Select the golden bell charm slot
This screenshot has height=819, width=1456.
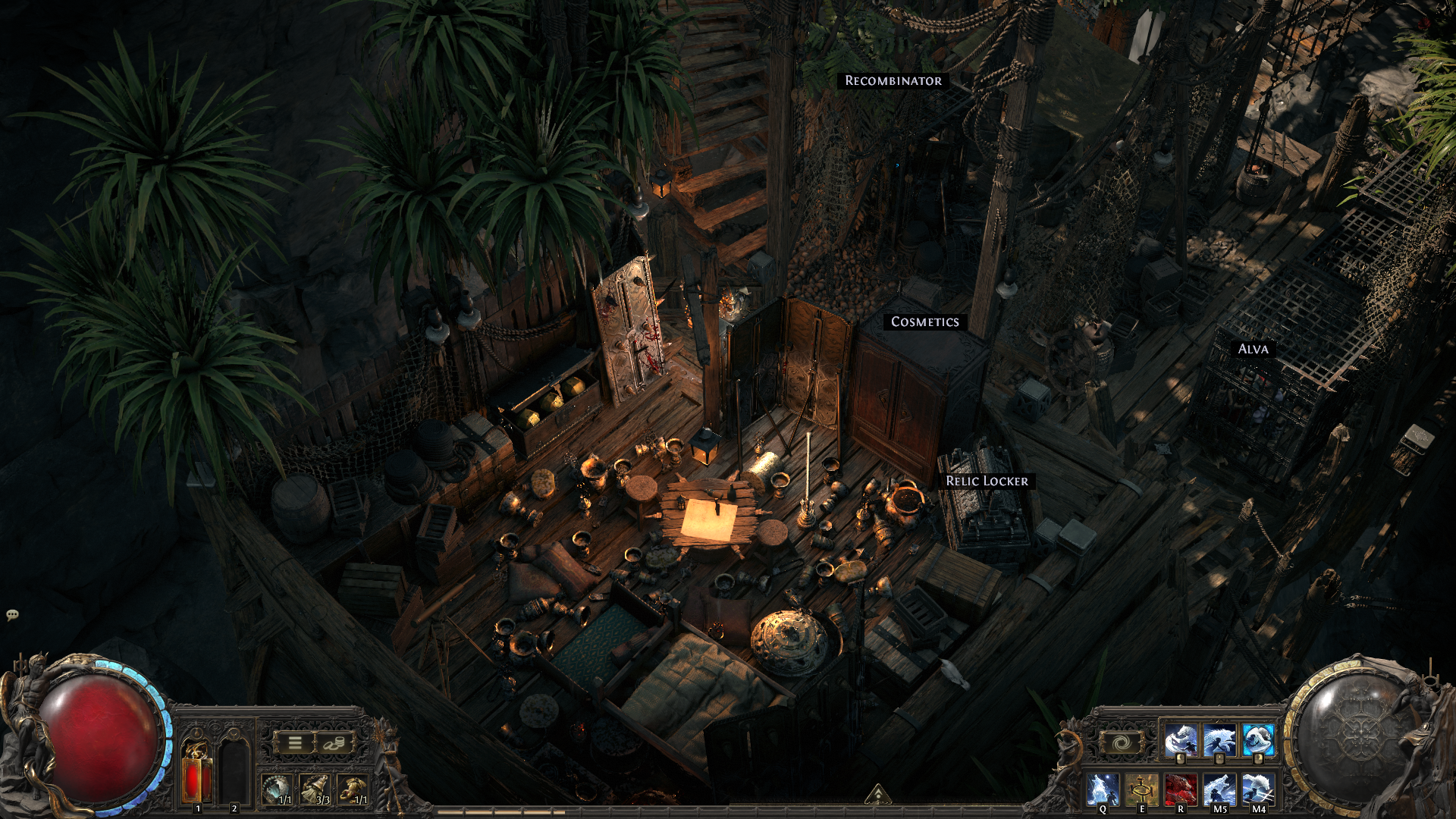(314, 789)
